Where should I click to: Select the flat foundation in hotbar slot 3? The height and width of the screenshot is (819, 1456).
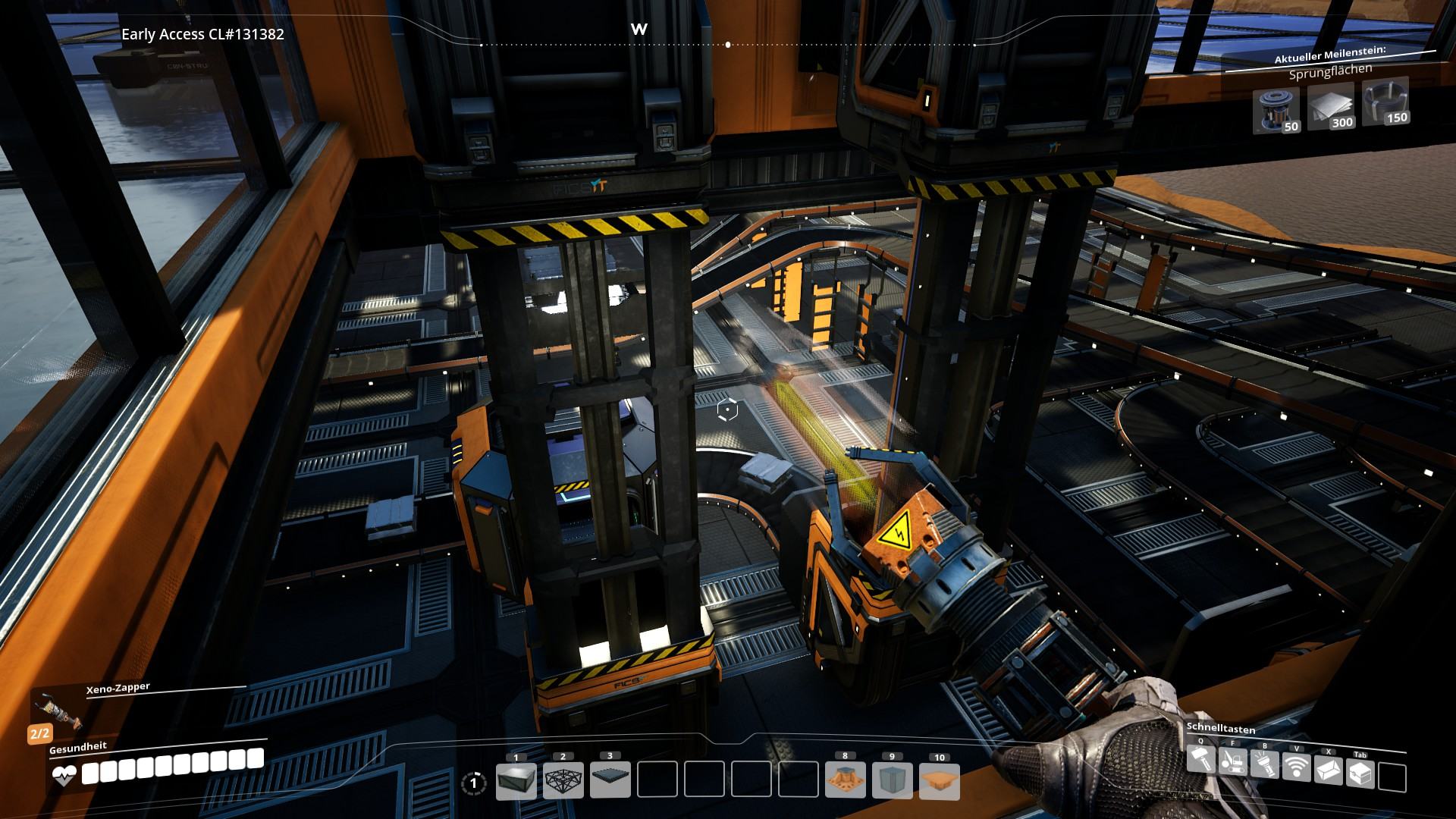point(610,781)
